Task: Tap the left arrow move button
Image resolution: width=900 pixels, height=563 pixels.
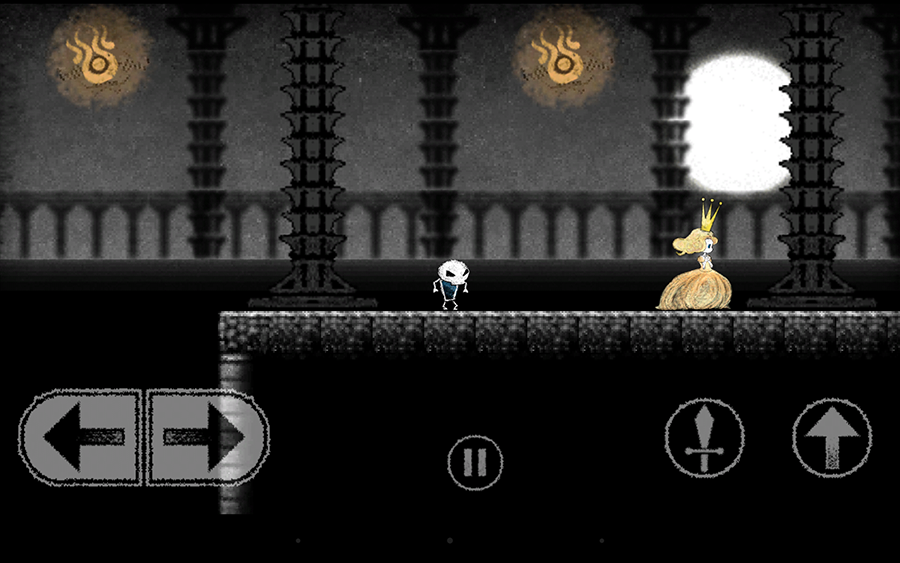Action: 80,437
